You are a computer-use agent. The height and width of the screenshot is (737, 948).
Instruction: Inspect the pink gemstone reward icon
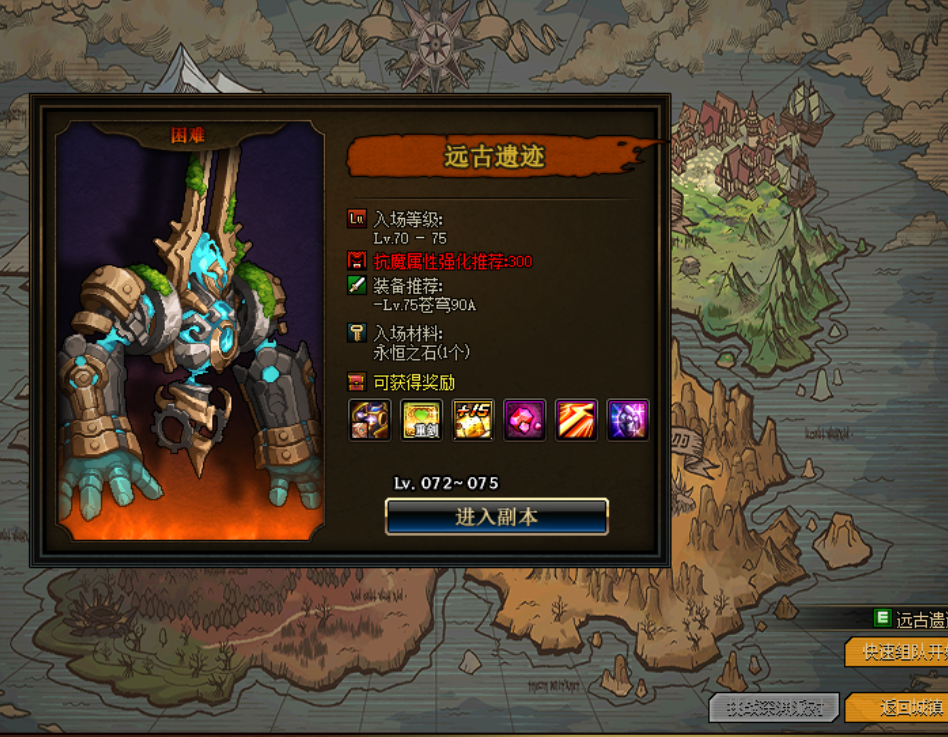525,420
